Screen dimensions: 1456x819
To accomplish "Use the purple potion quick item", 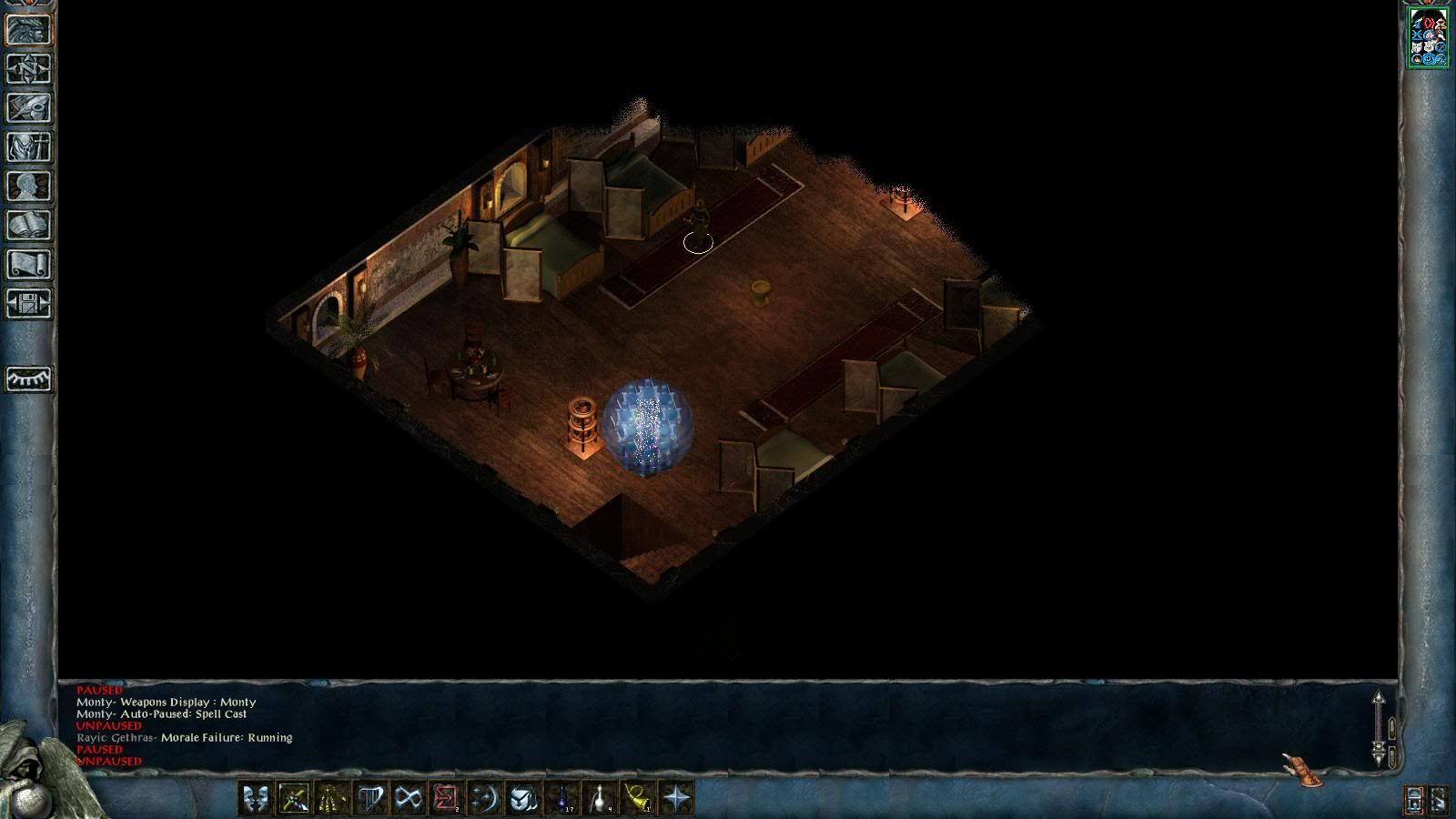I will (x=561, y=798).
